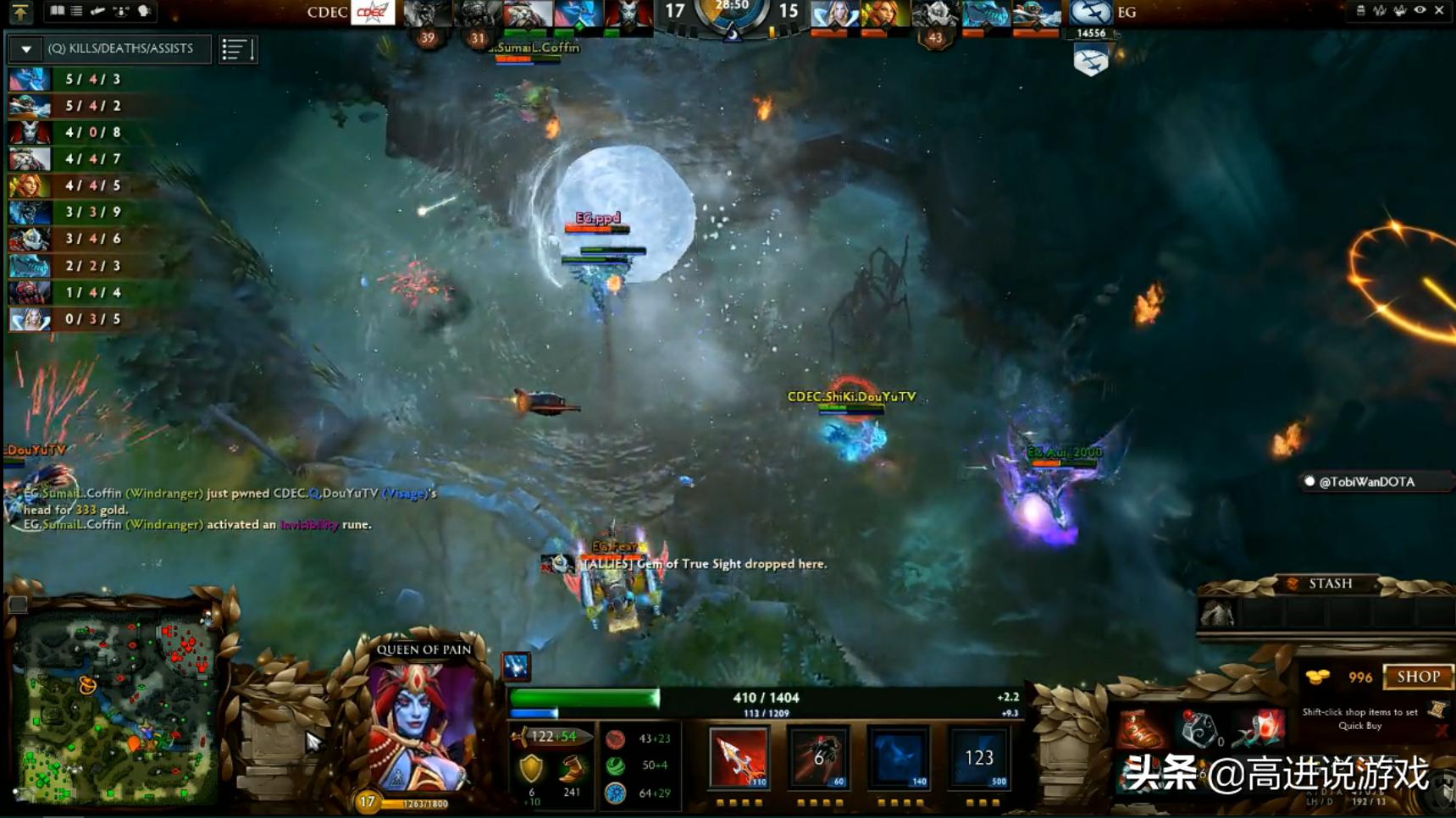This screenshot has width=1456, height=818.
Task: Select Queen of Pain's Shadow Strike ability
Action: (739, 758)
